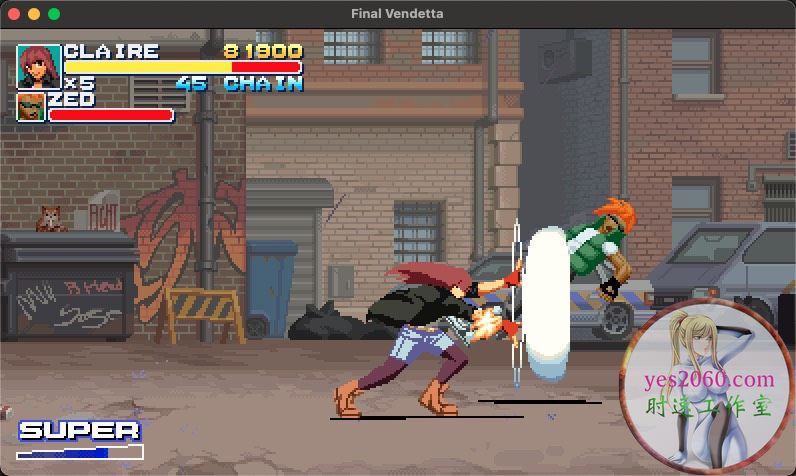The width and height of the screenshot is (796, 476).
Task: Minimize the game window with yellow button
Action: click(34, 14)
